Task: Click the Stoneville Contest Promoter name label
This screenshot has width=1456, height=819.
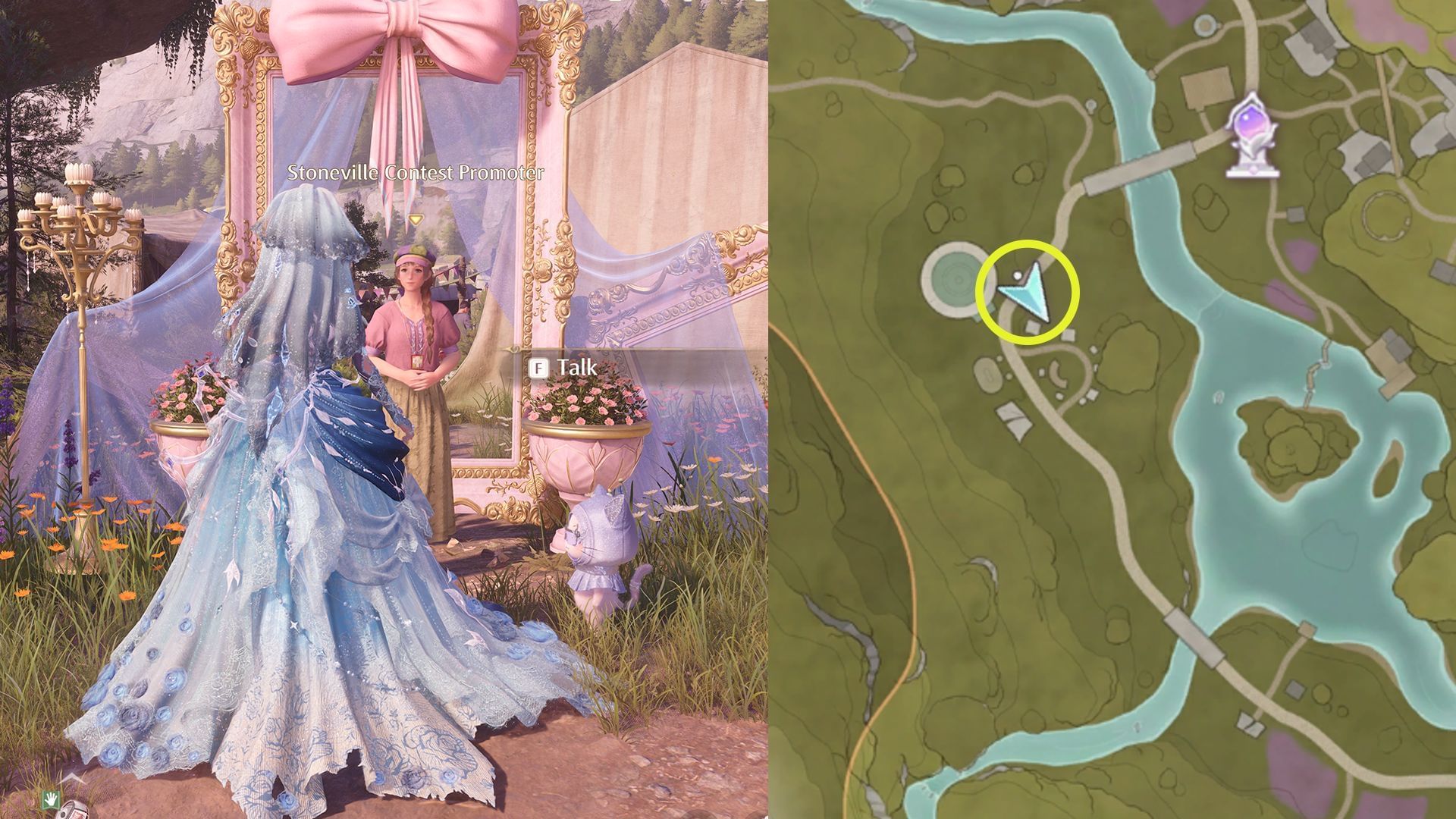Action: pyautogui.click(x=416, y=172)
